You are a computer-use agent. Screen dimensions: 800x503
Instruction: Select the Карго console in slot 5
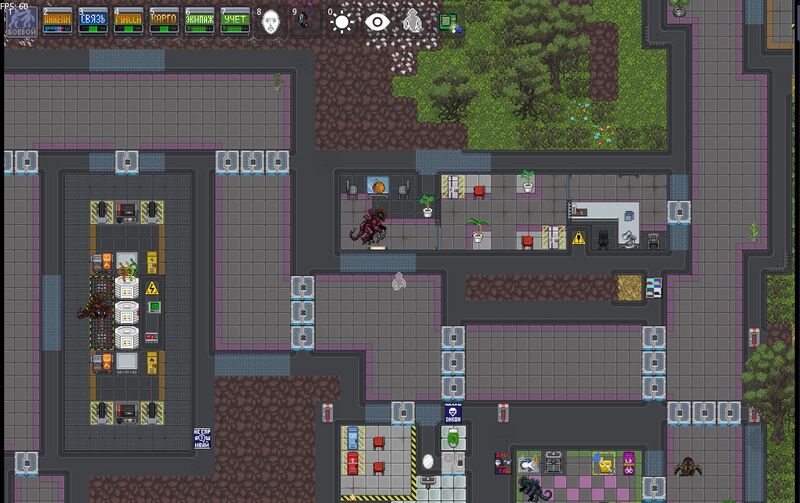pyautogui.click(x=164, y=22)
